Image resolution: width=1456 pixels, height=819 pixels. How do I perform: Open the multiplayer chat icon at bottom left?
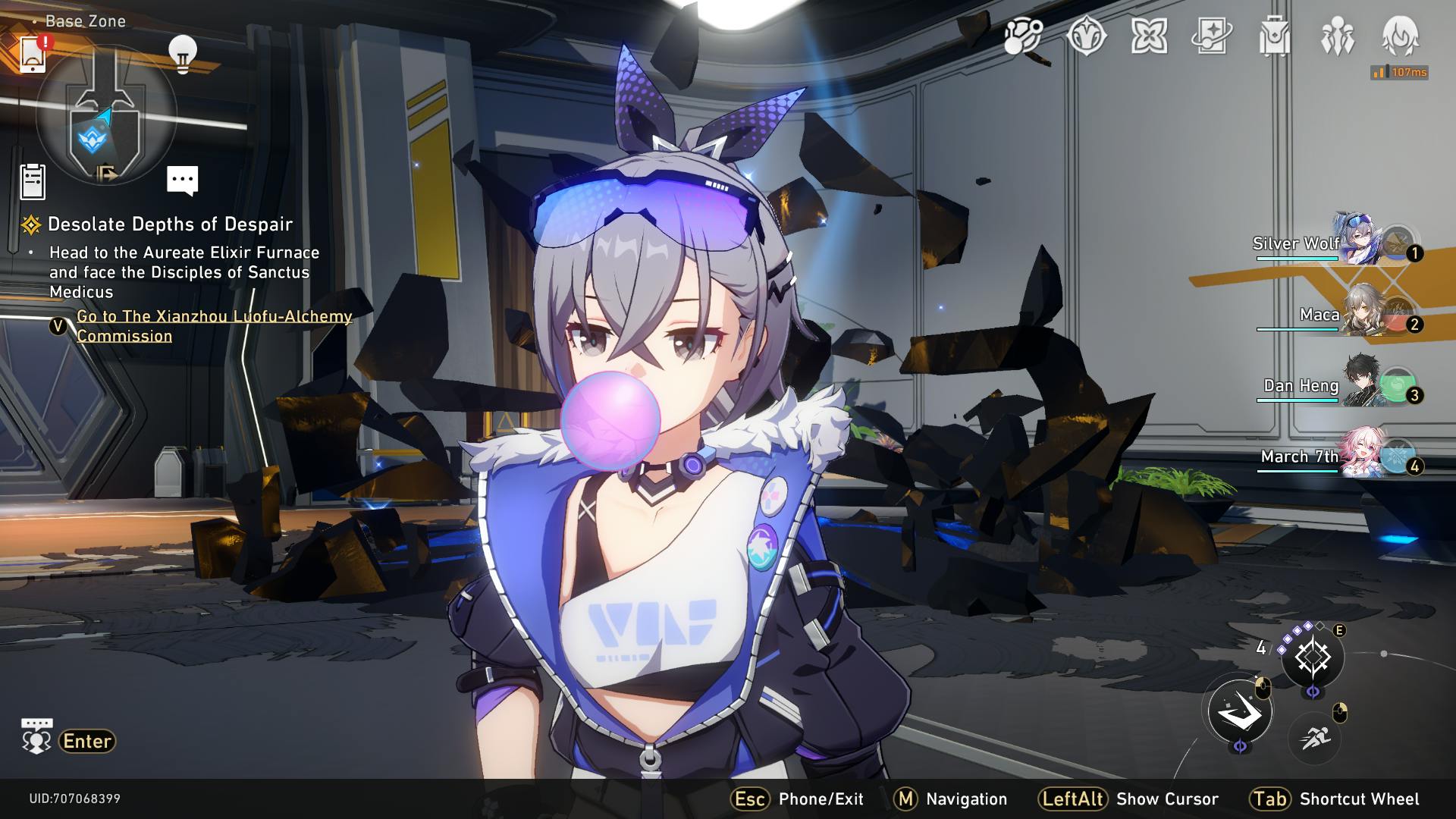(x=36, y=737)
